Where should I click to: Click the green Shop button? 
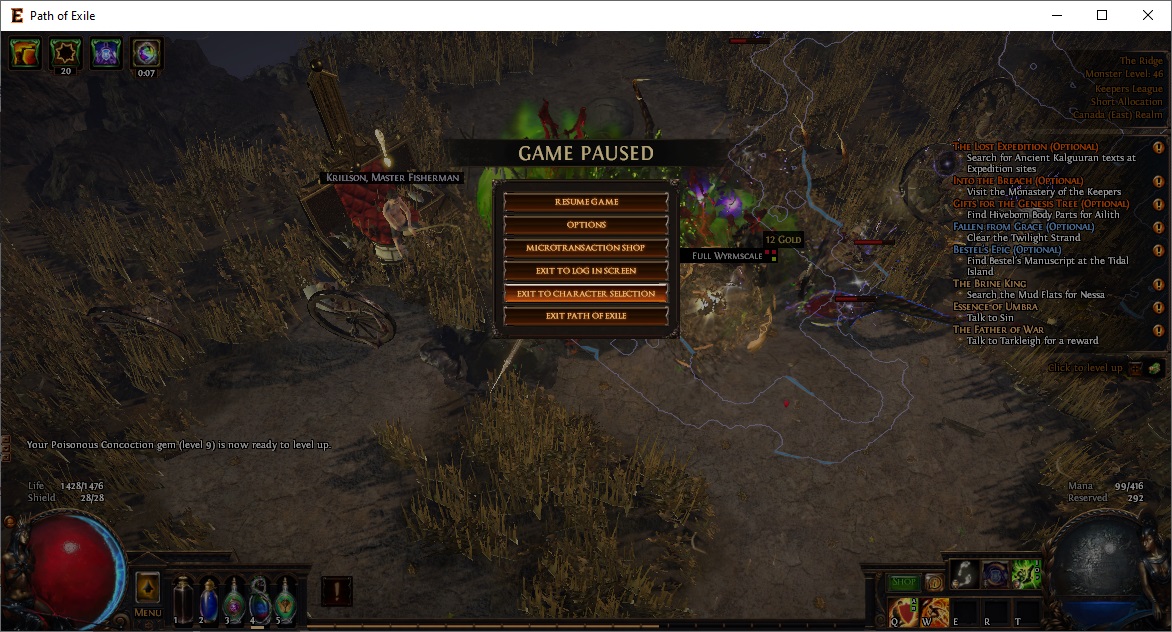(x=903, y=582)
